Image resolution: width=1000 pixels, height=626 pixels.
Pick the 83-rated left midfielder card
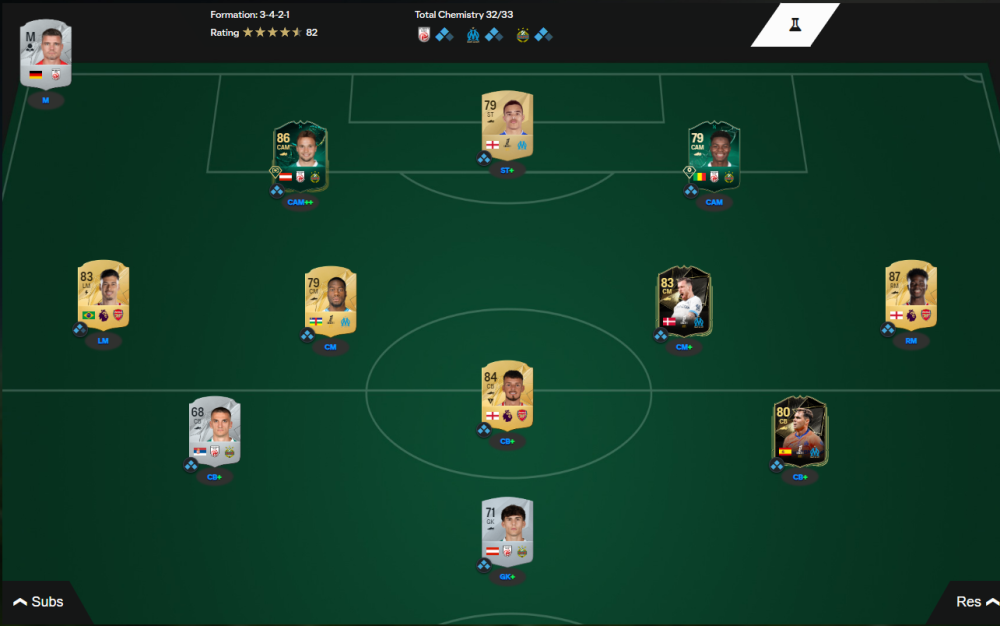pos(103,294)
